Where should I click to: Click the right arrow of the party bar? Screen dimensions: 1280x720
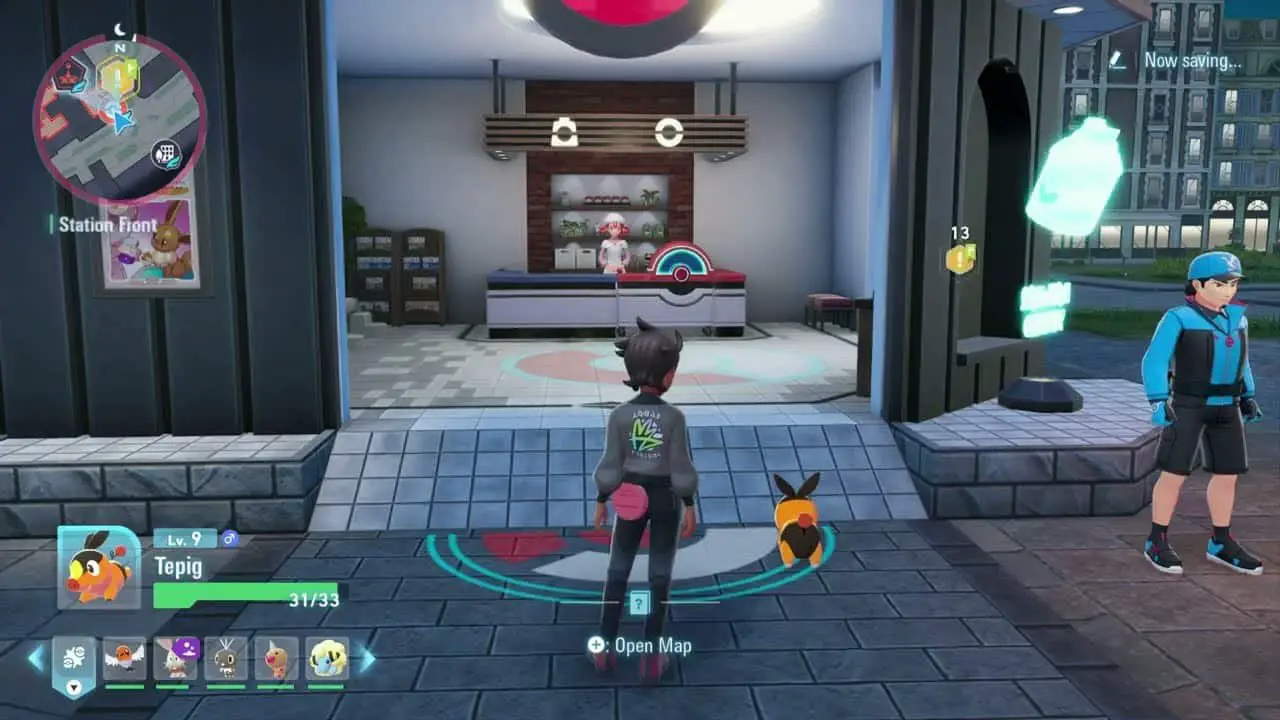367,658
